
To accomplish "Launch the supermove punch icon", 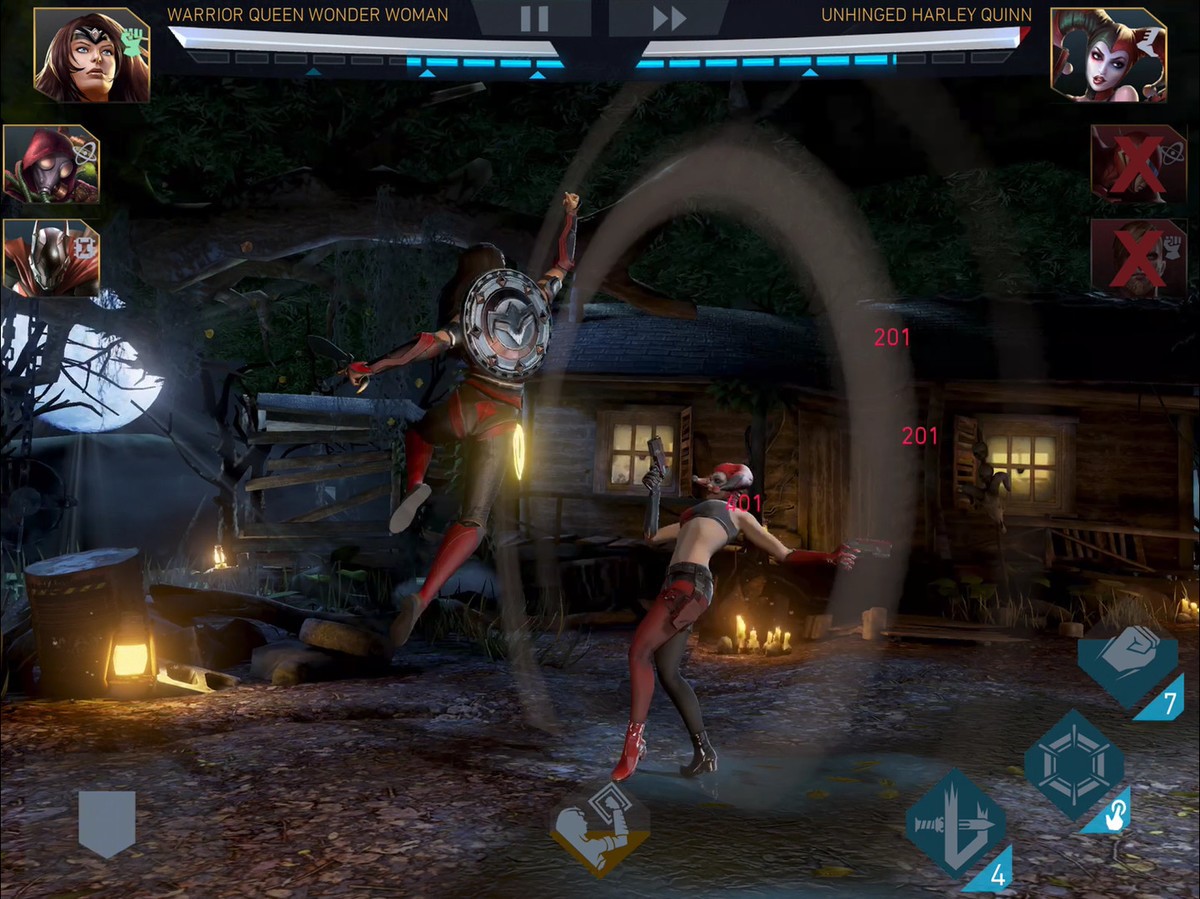I will pyautogui.click(x=599, y=829).
